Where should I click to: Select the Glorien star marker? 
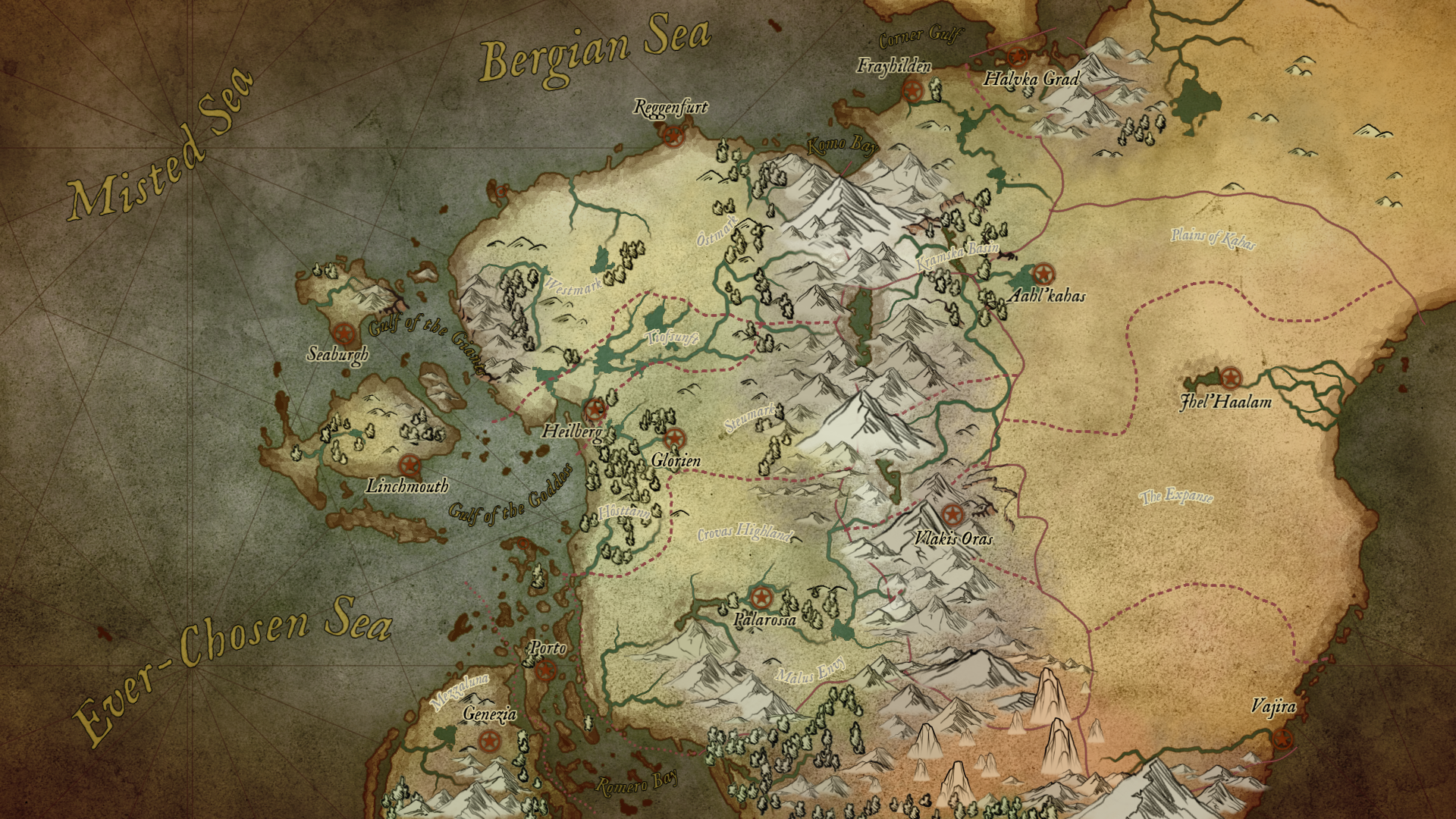click(673, 438)
